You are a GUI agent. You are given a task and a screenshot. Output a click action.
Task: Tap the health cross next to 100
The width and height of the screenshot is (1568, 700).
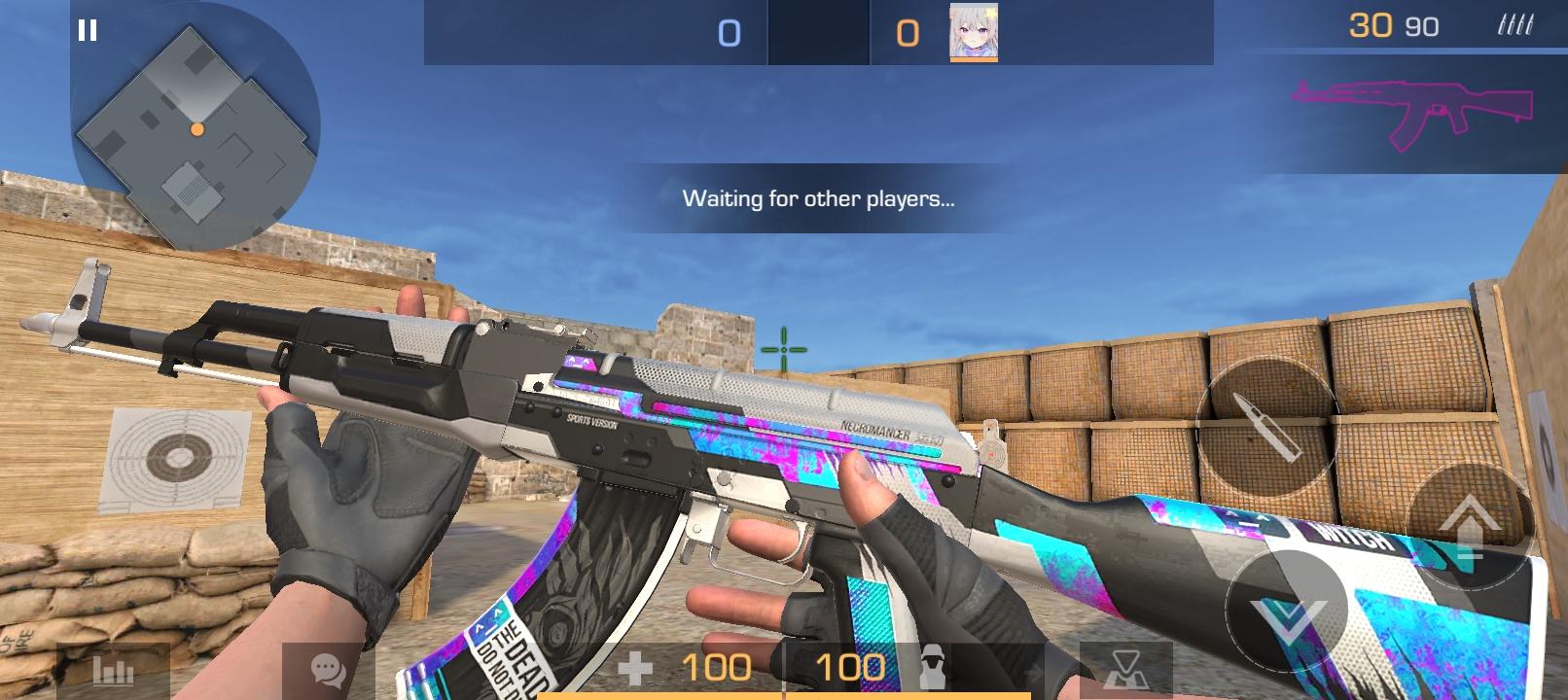click(x=636, y=668)
